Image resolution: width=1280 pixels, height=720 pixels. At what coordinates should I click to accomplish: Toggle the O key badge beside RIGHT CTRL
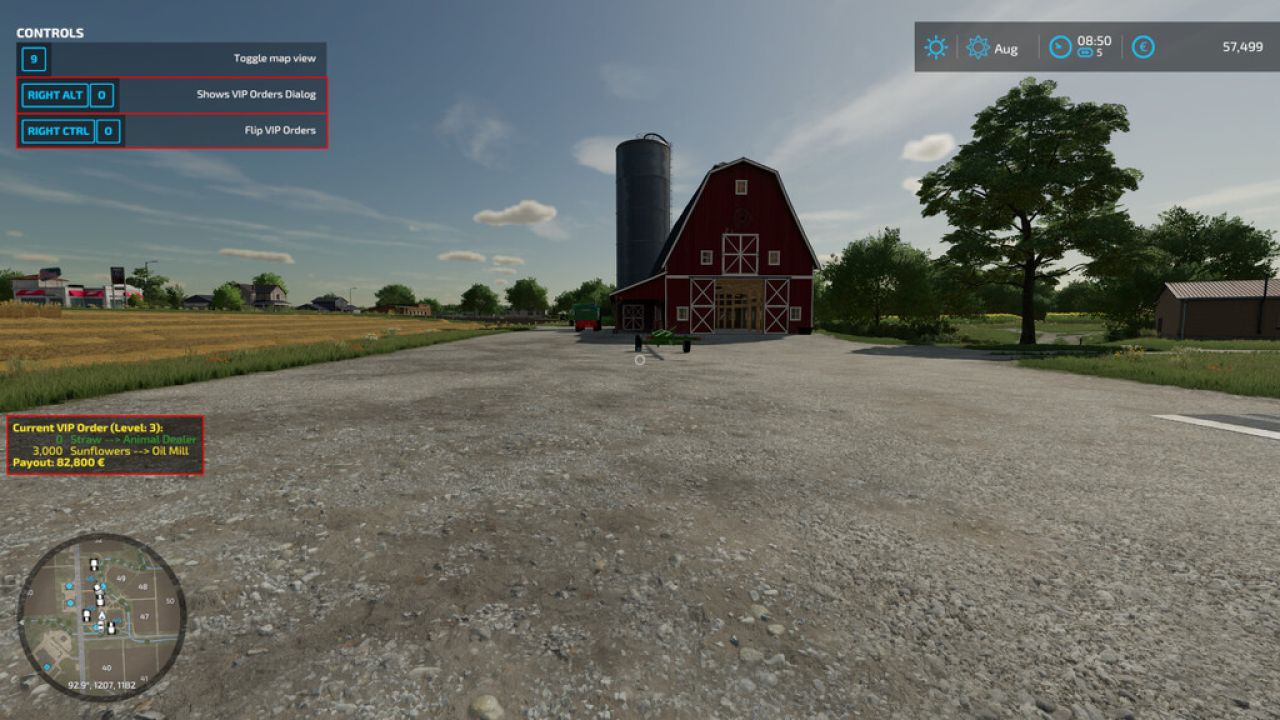coord(107,130)
